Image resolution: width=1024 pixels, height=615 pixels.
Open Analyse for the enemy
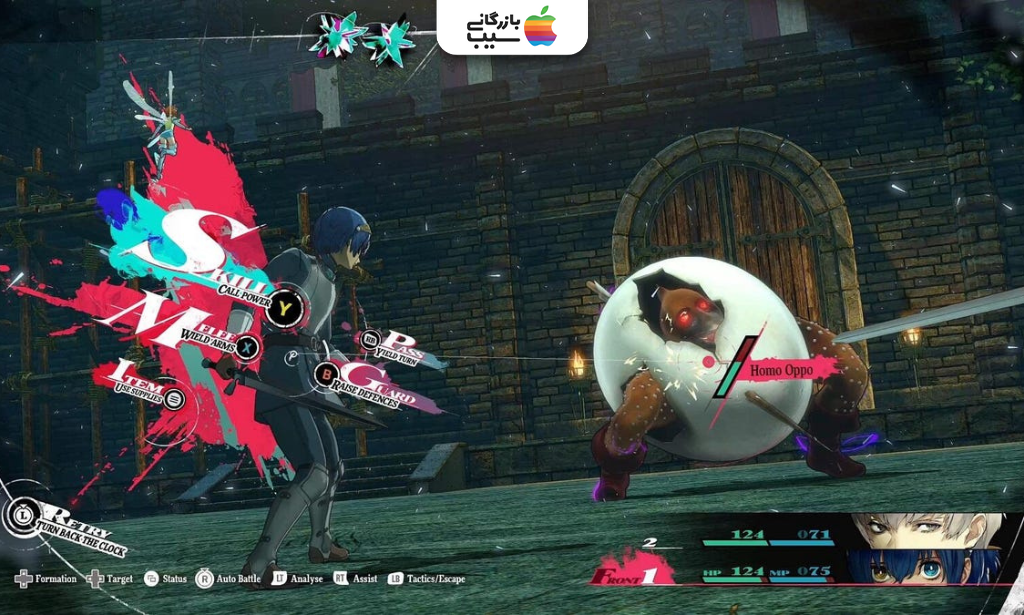coord(297,579)
